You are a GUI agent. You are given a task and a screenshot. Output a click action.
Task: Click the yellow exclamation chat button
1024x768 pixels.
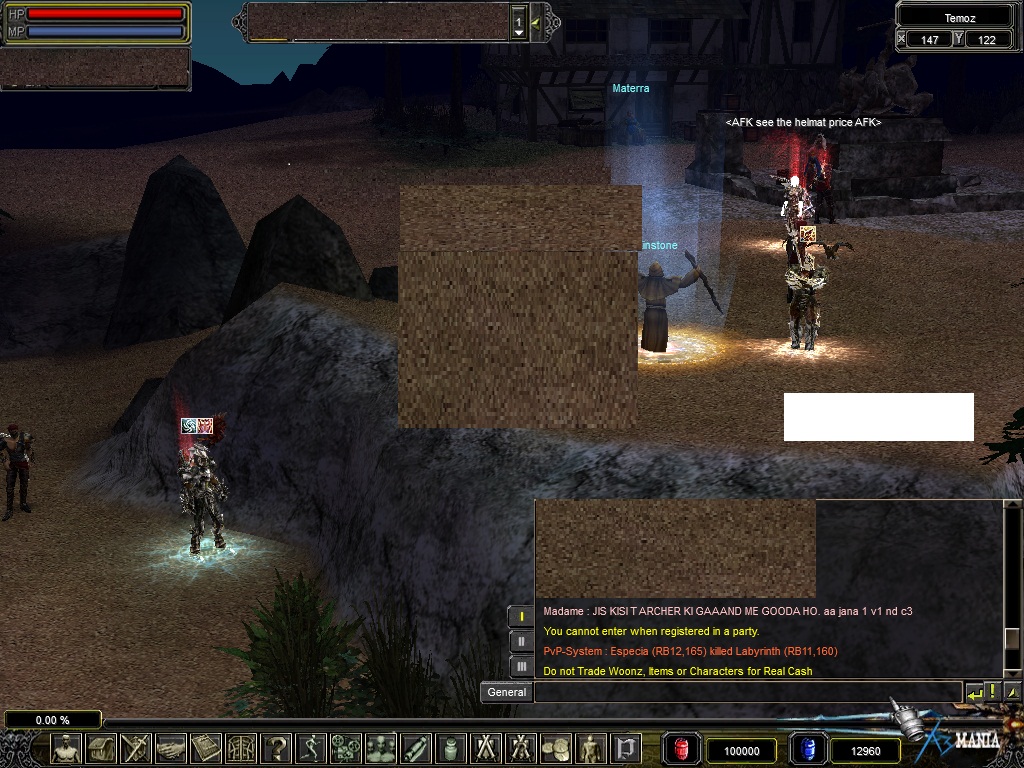pyautogui.click(x=993, y=692)
